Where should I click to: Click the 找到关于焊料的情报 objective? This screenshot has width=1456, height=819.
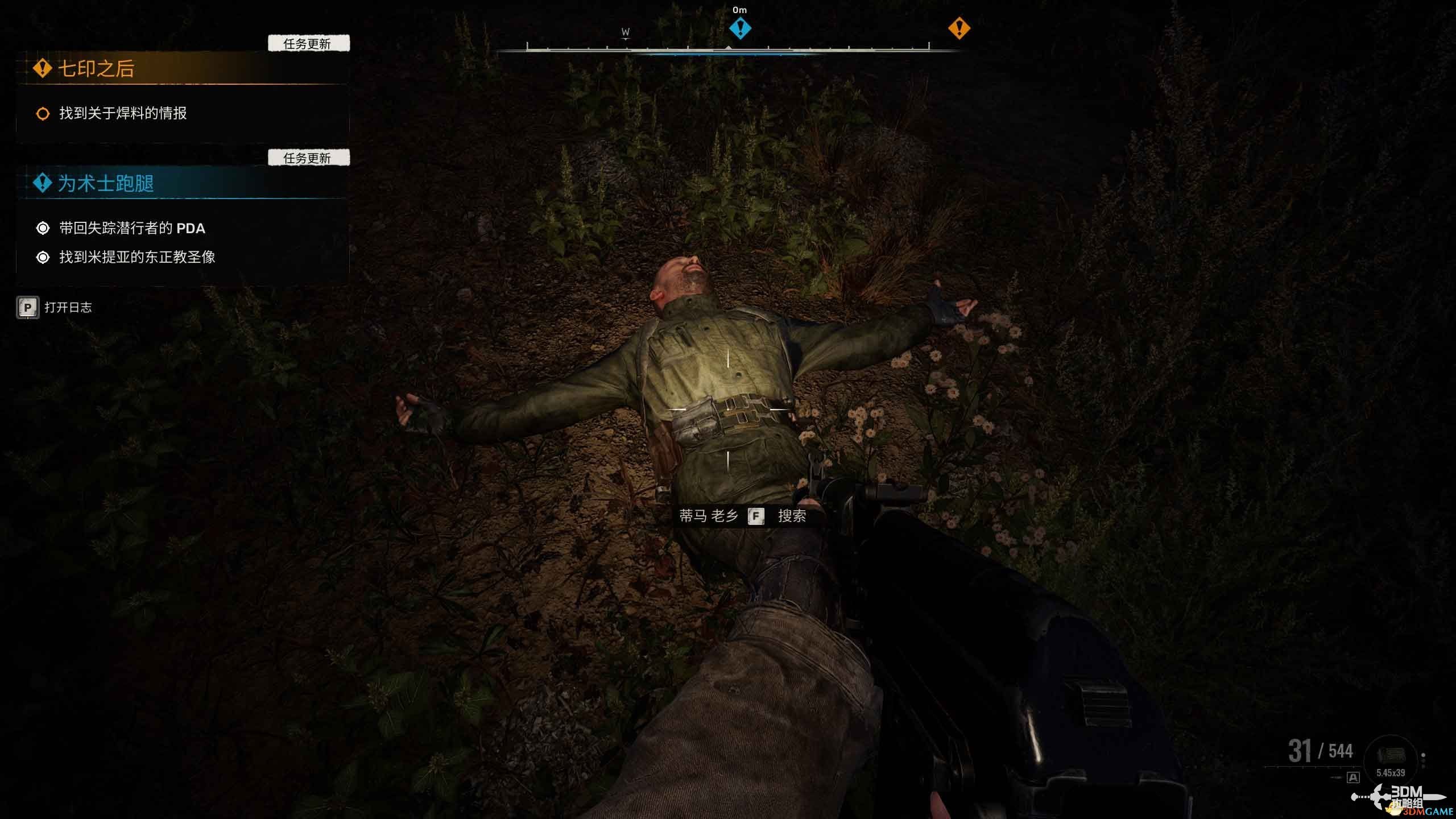click(123, 113)
